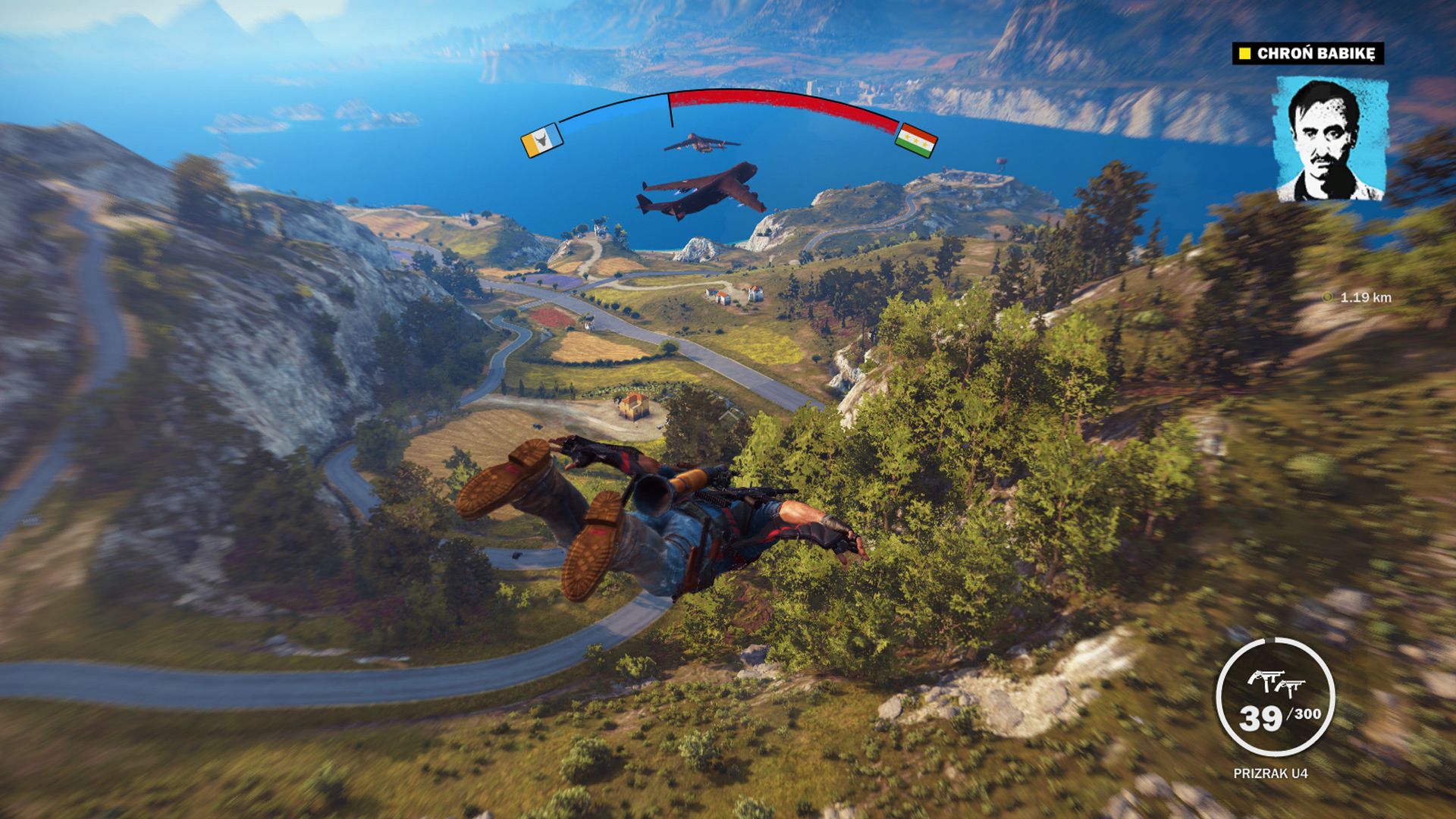Image resolution: width=1456 pixels, height=819 pixels.
Task: Click the yellow mission objective square
Action: click(x=1245, y=54)
